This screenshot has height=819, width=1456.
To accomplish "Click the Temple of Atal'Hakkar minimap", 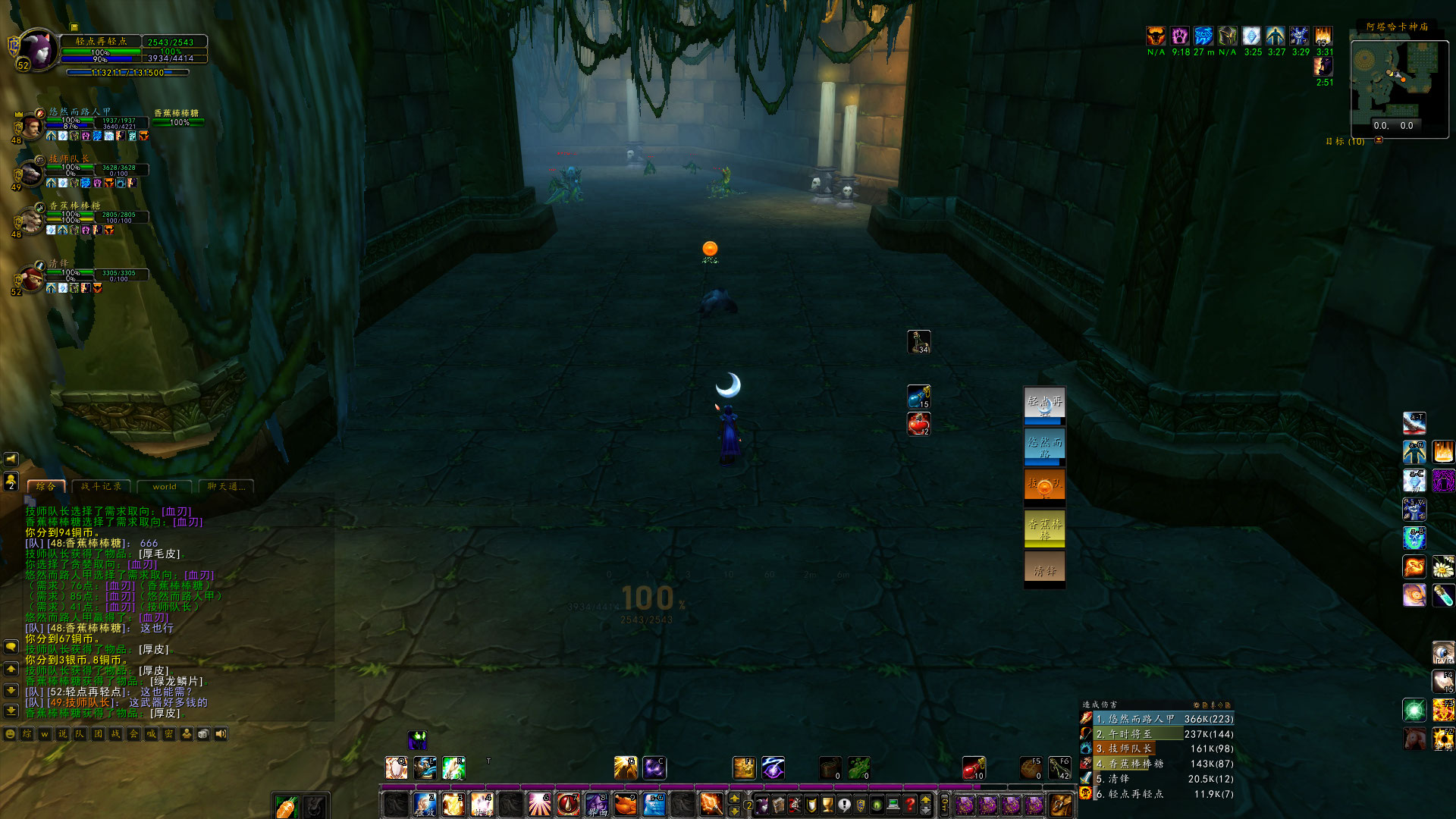I will [x=1395, y=81].
